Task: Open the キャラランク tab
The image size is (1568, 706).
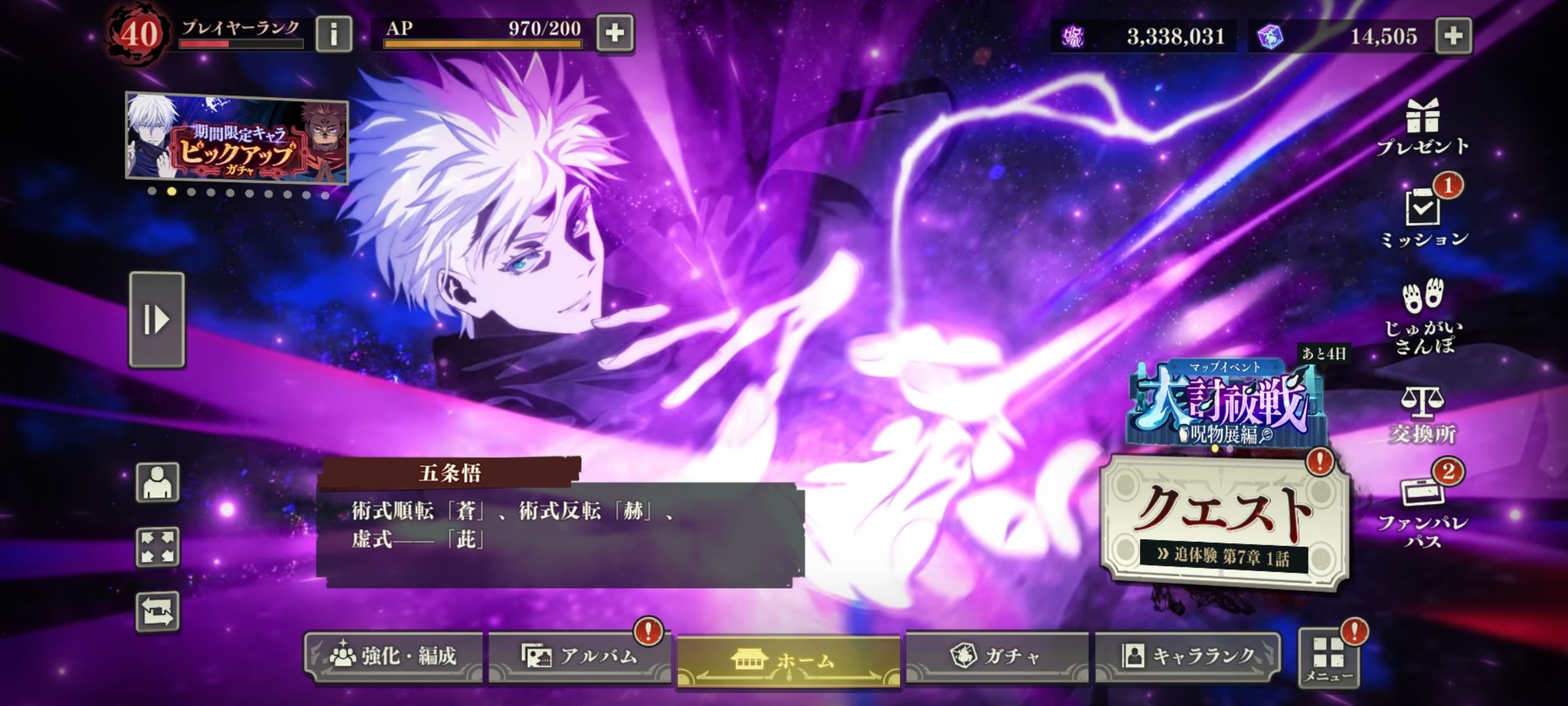Action: tap(1187, 656)
